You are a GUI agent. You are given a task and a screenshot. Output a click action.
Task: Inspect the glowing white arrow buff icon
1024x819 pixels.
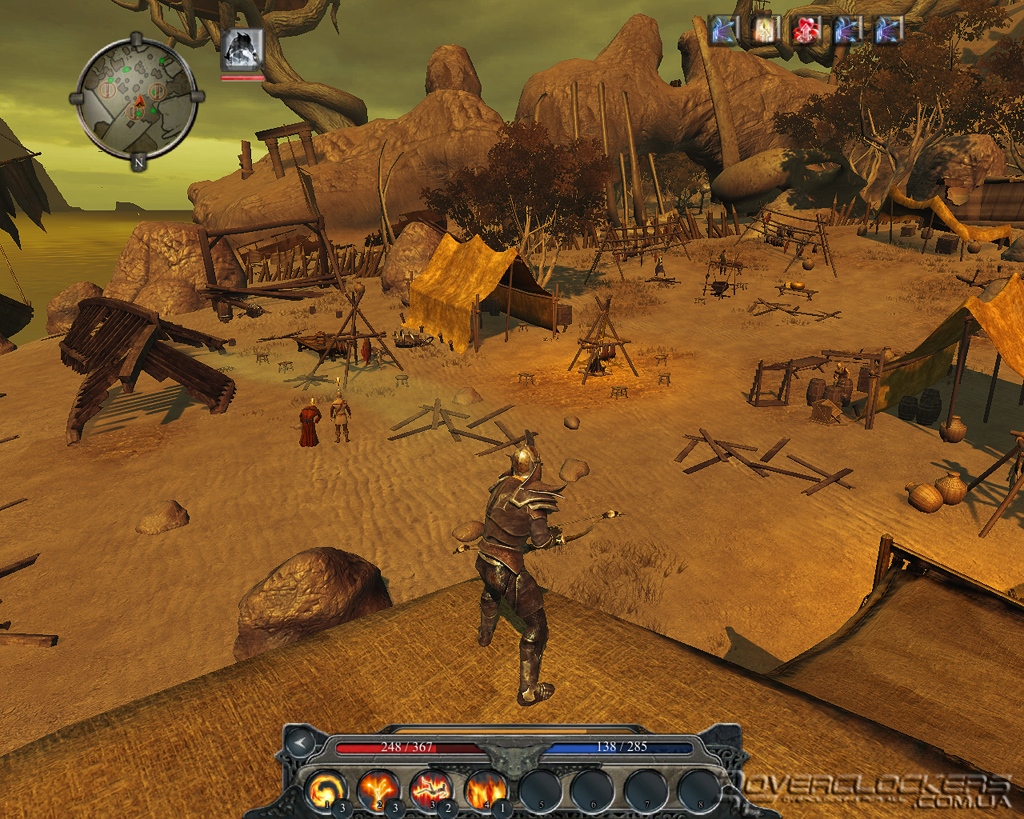click(x=765, y=30)
